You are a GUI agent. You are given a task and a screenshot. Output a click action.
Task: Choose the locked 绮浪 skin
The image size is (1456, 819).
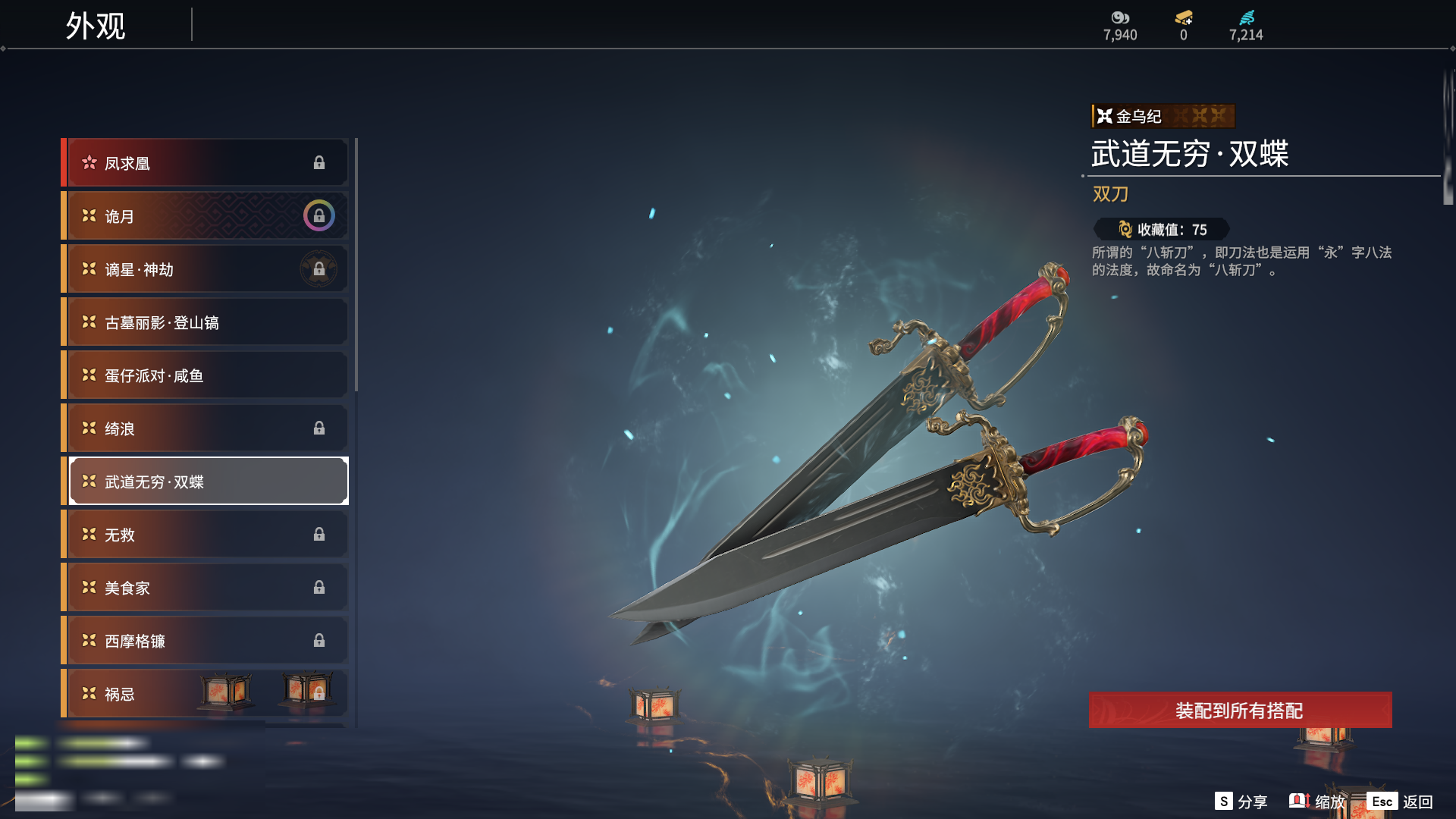pyautogui.click(x=206, y=428)
